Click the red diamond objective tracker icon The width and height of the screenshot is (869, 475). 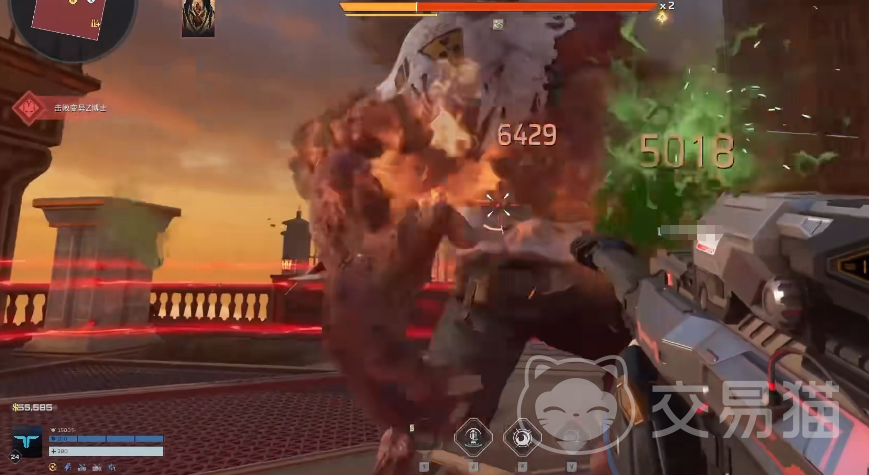point(30,107)
